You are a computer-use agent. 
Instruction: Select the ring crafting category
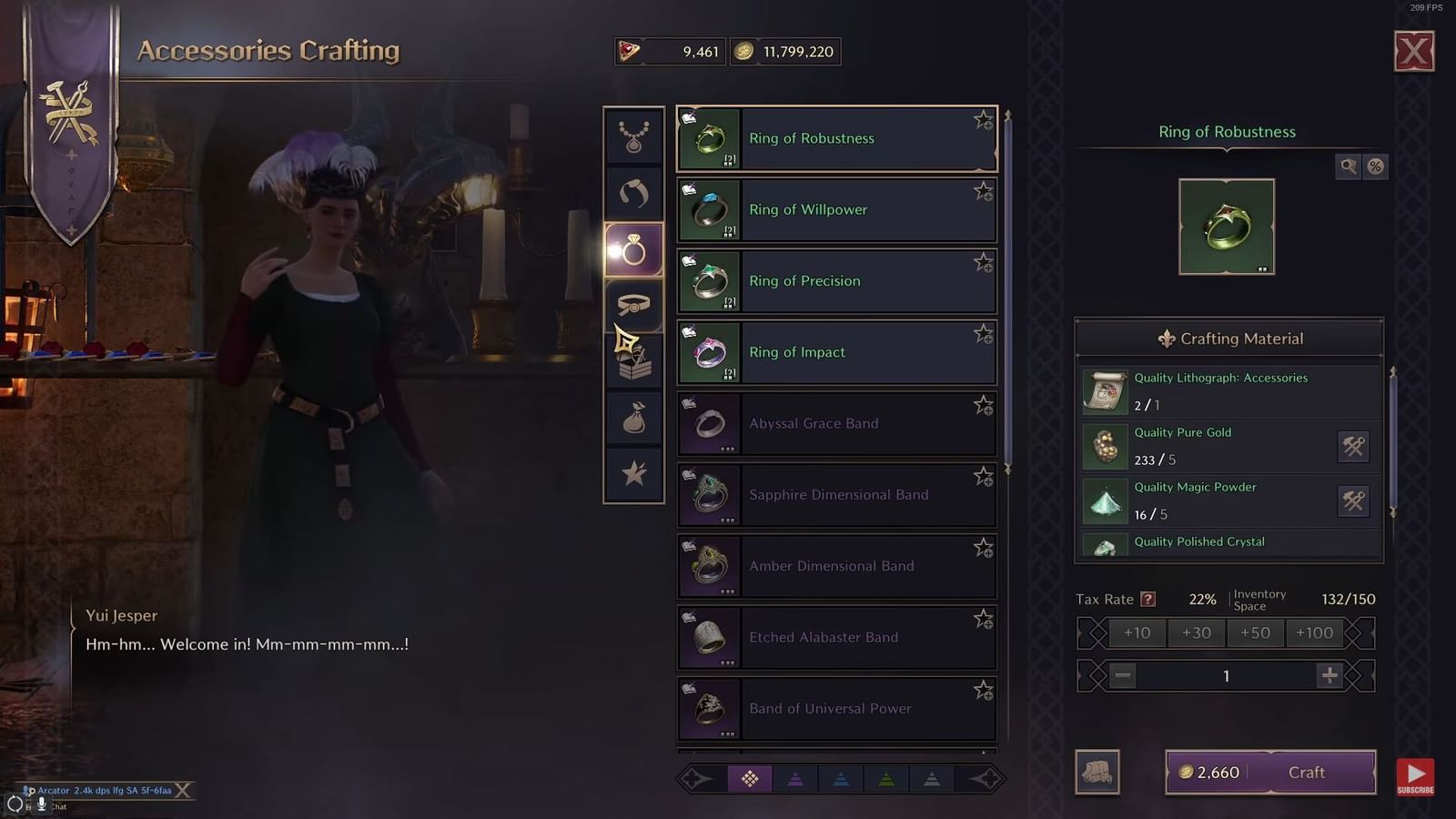(x=634, y=249)
